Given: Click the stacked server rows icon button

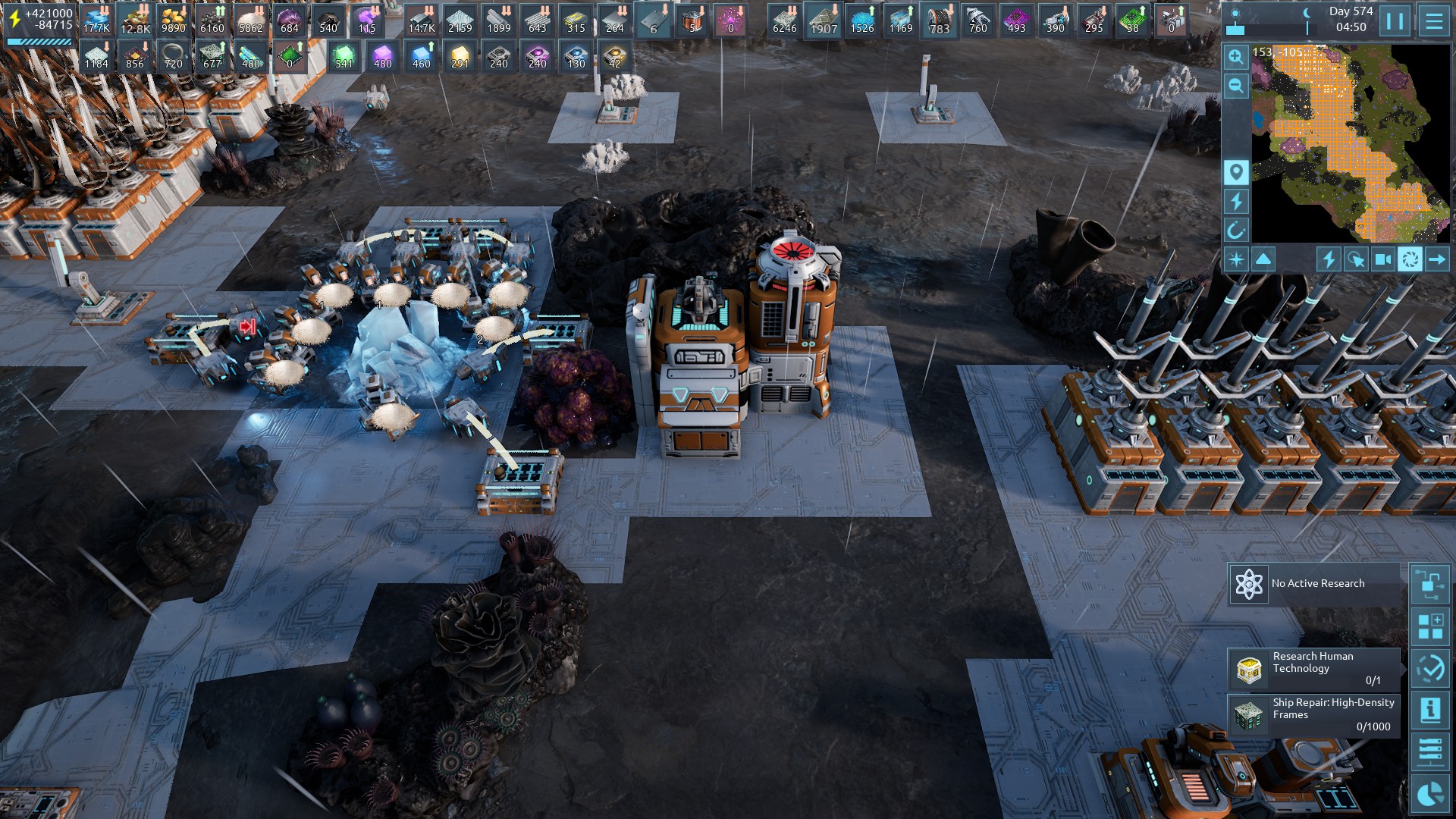Looking at the screenshot, I should (1430, 752).
